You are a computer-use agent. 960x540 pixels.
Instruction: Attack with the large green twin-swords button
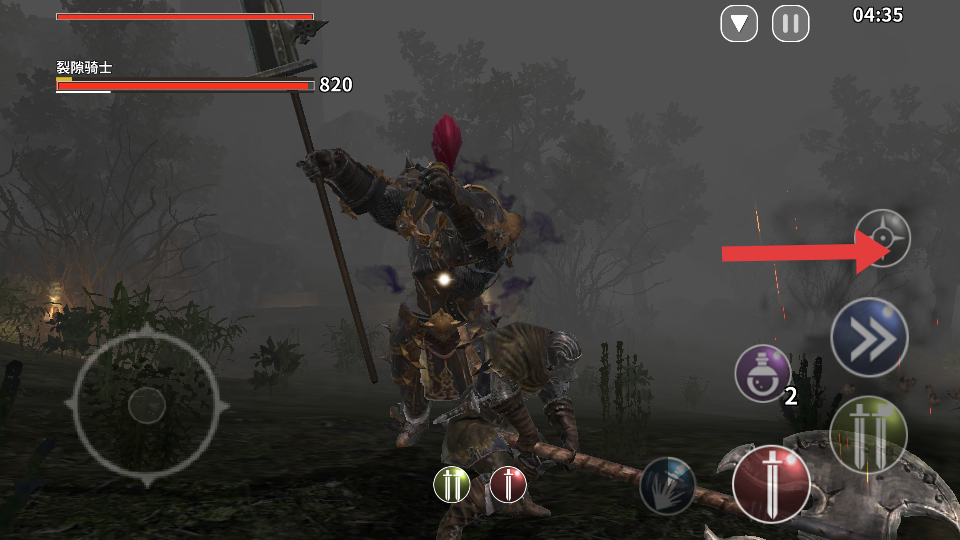868,434
